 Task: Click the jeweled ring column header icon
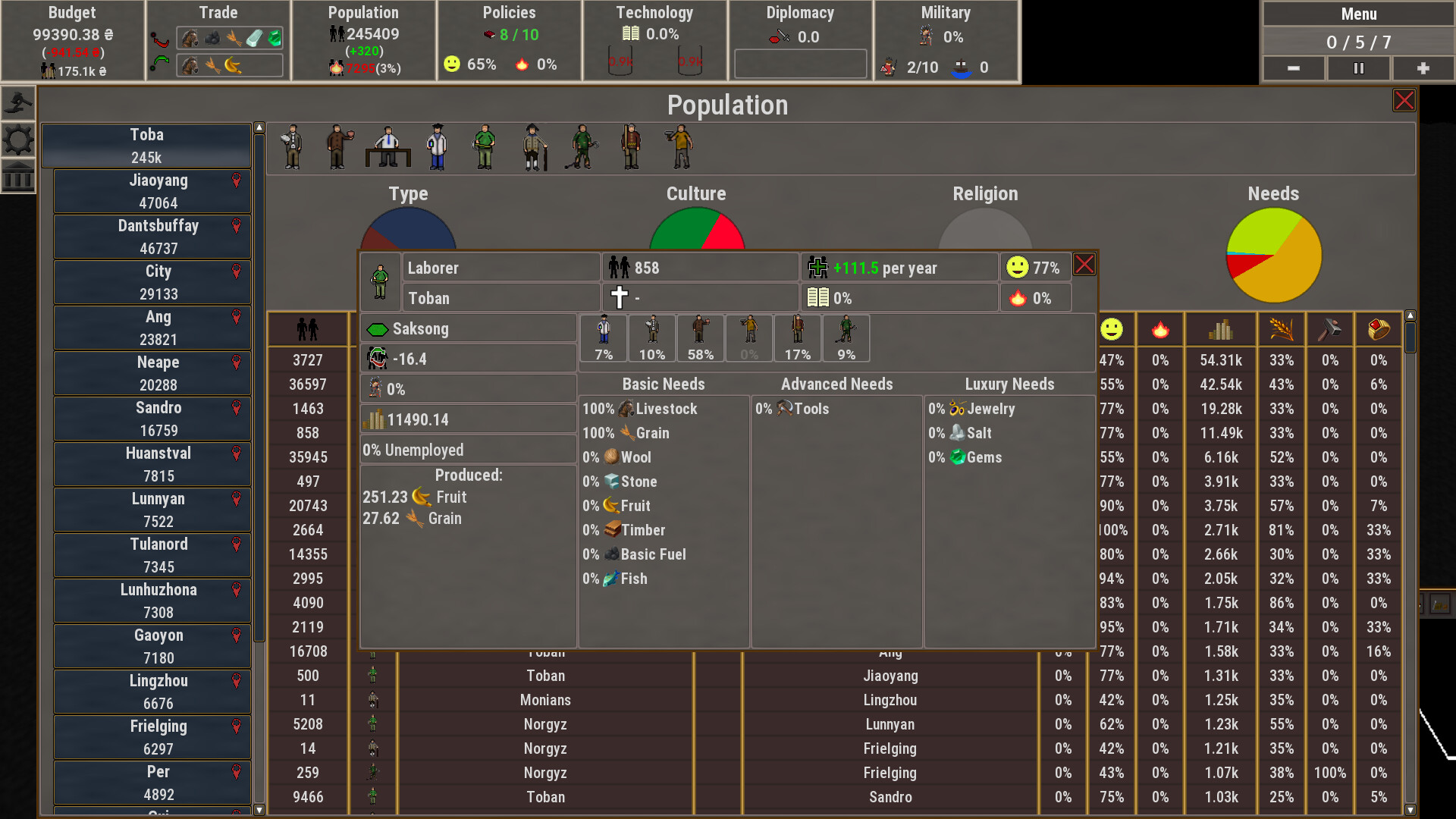coord(1379,328)
